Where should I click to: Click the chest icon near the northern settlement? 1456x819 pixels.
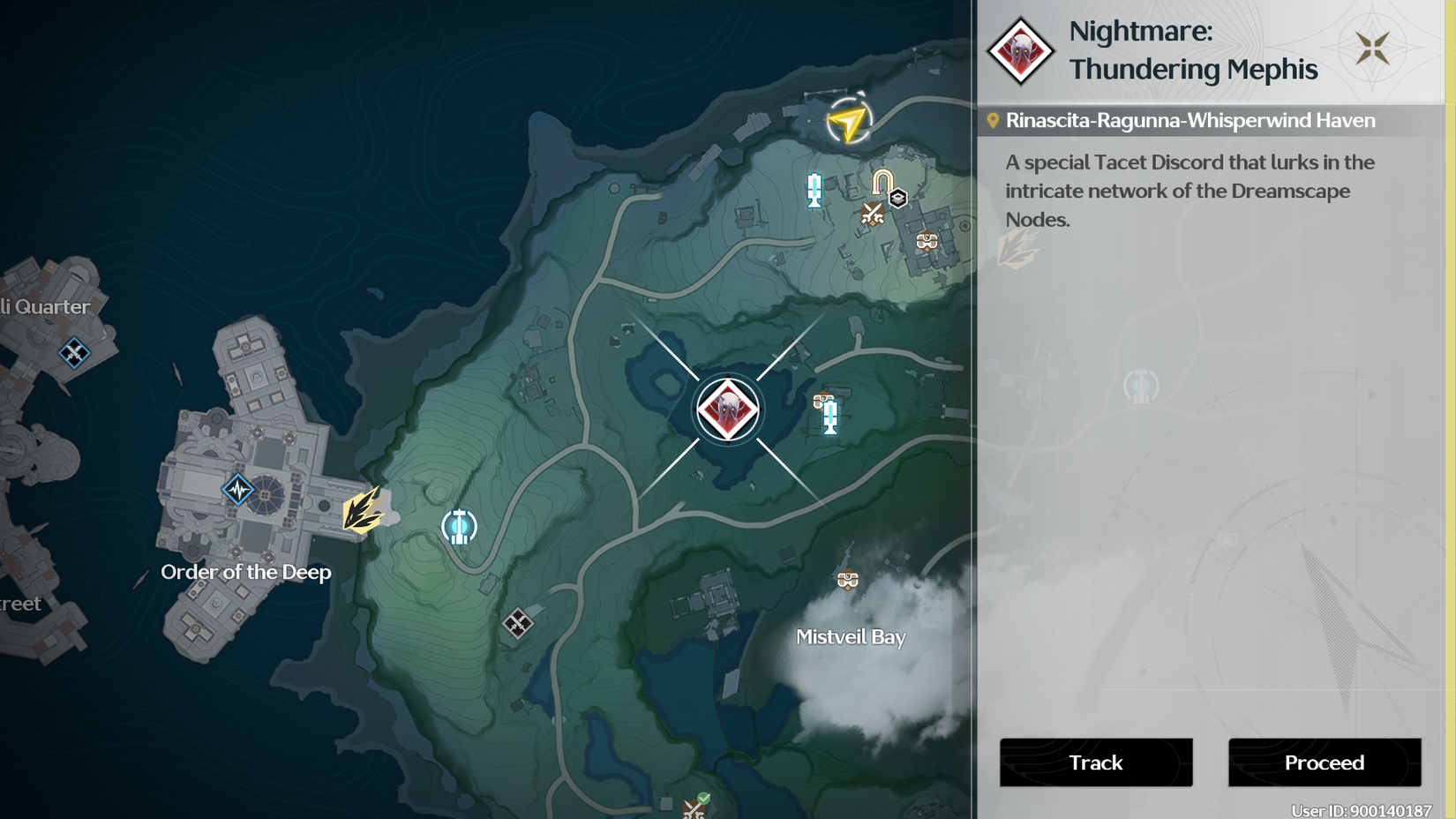tap(927, 240)
